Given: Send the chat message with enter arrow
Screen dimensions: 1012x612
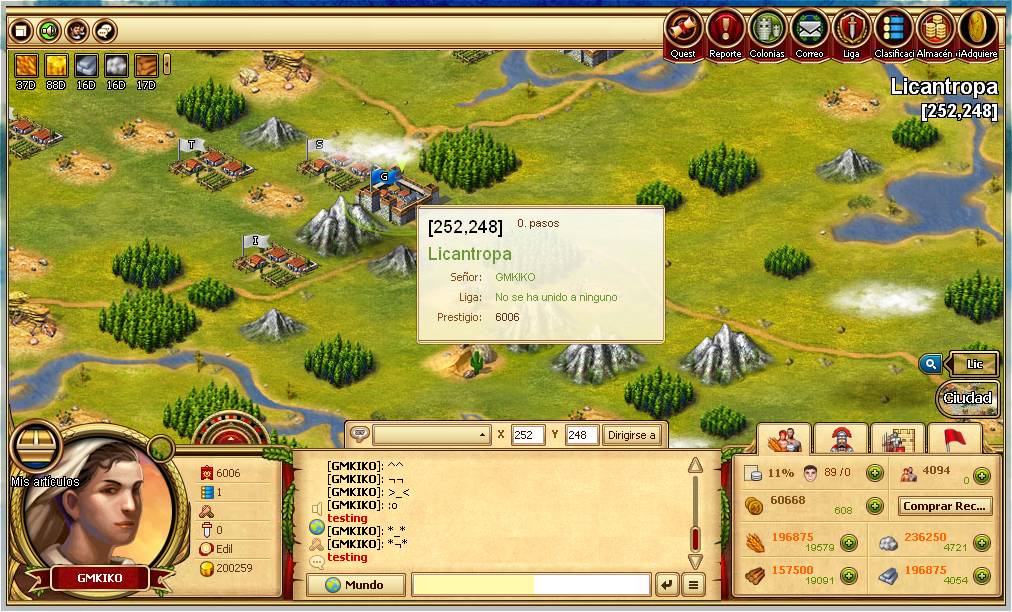Looking at the screenshot, I should 666,585.
